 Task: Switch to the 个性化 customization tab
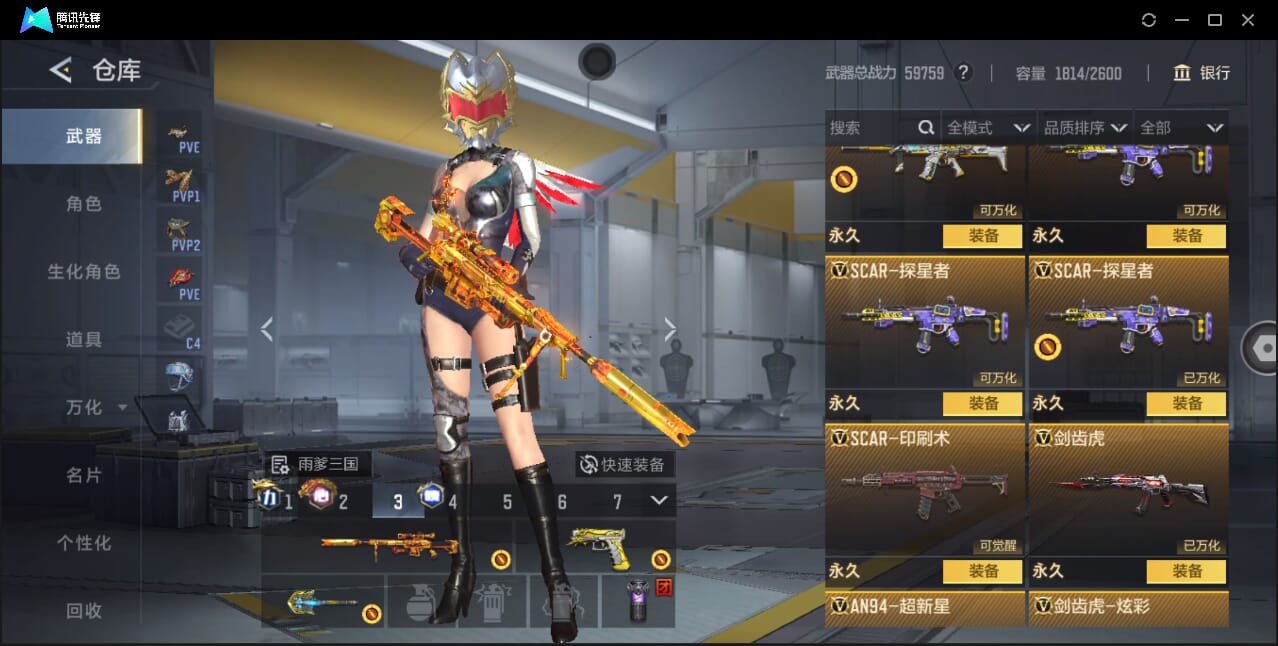click(84, 543)
